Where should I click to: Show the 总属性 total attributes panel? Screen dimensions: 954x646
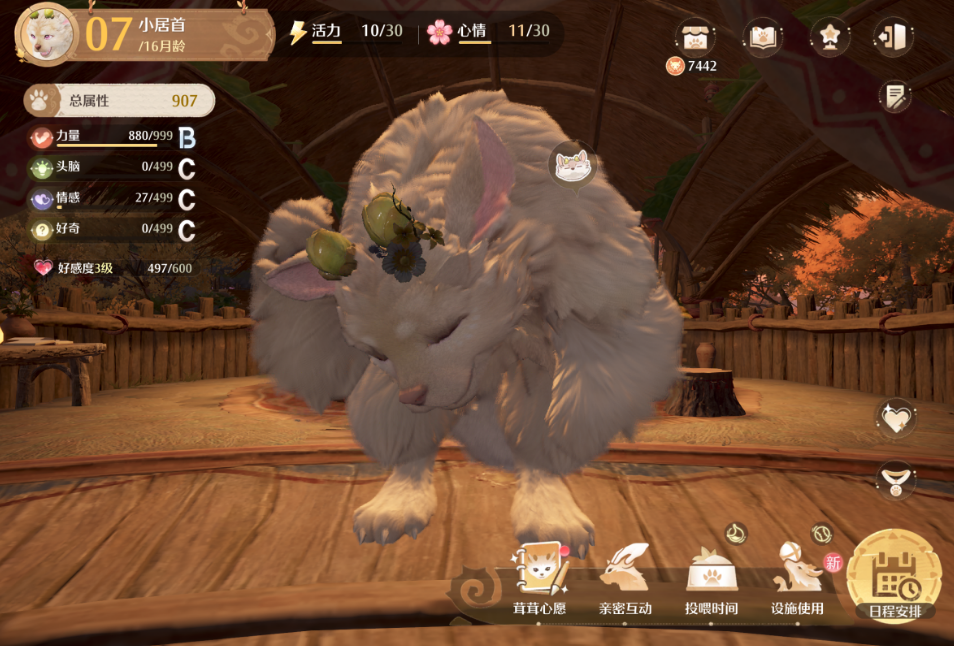click(x=119, y=100)
